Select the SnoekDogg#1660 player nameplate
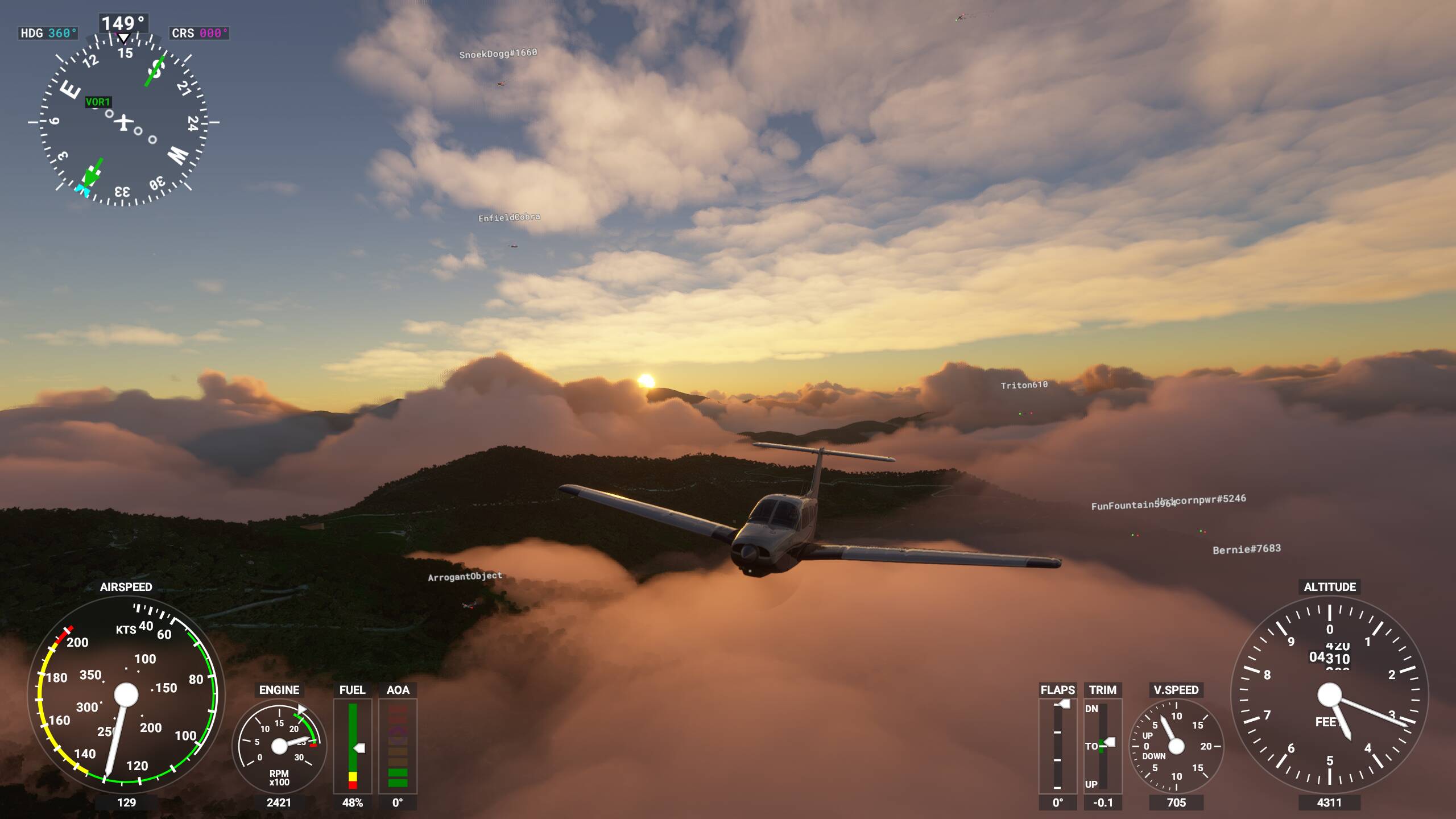This screenshot has width=1456, height=819. (498, 53)
